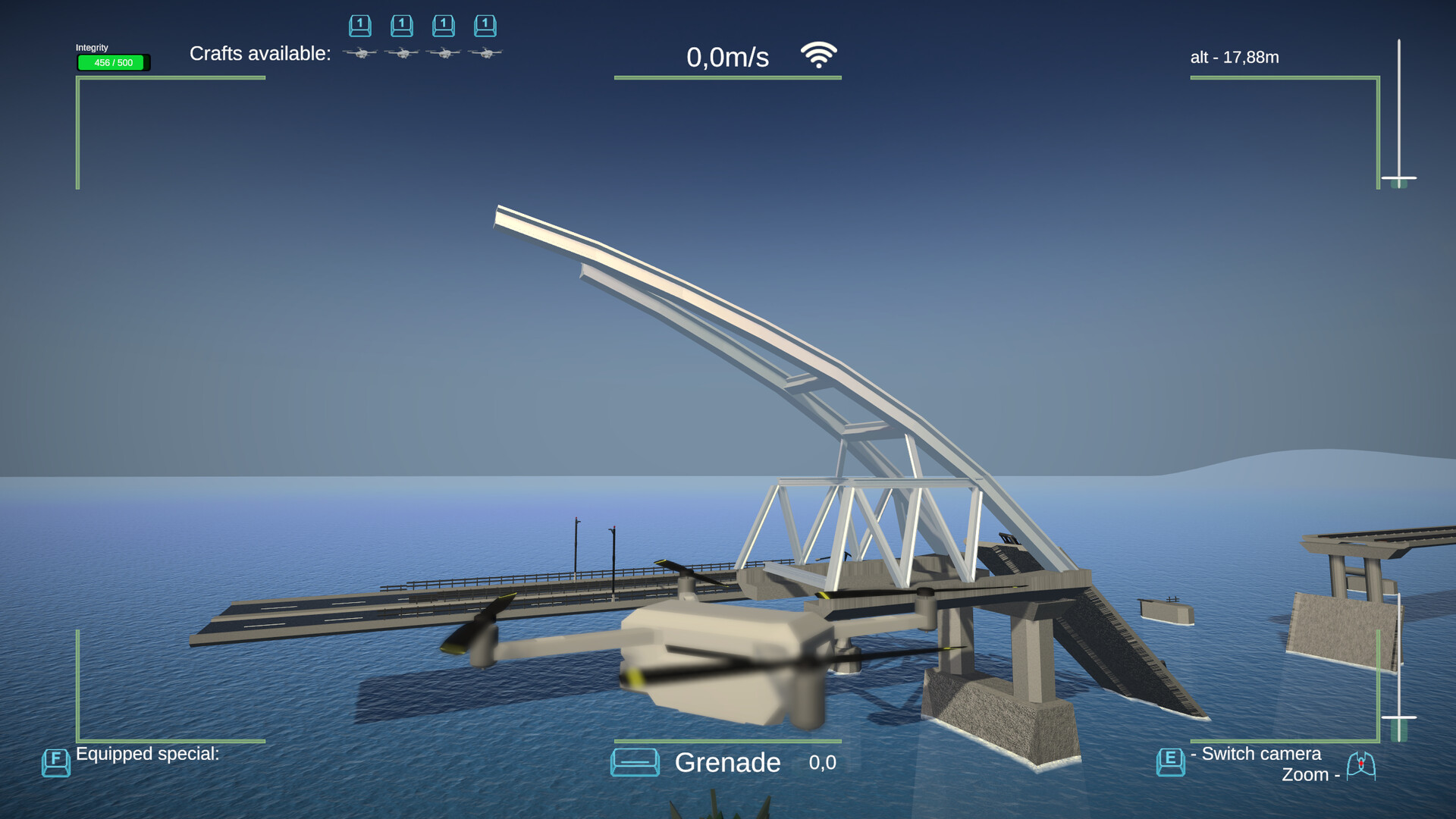Screen dimensions: 1456x819
Task: Click the mouse scroll Zoom icon
Action: (x=1361, y=766)
